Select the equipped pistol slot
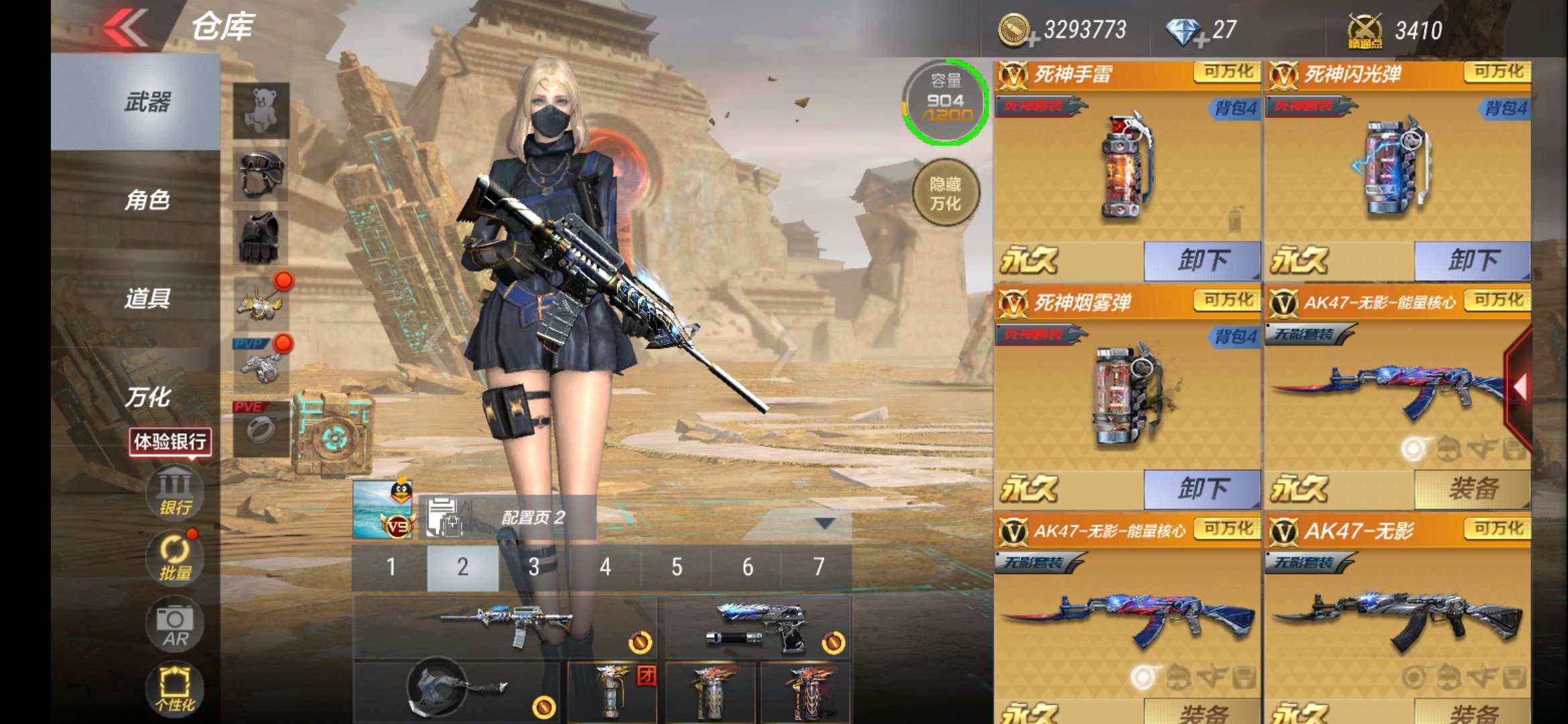Viewport: 1568px width, 724px height. click(757, 627)
